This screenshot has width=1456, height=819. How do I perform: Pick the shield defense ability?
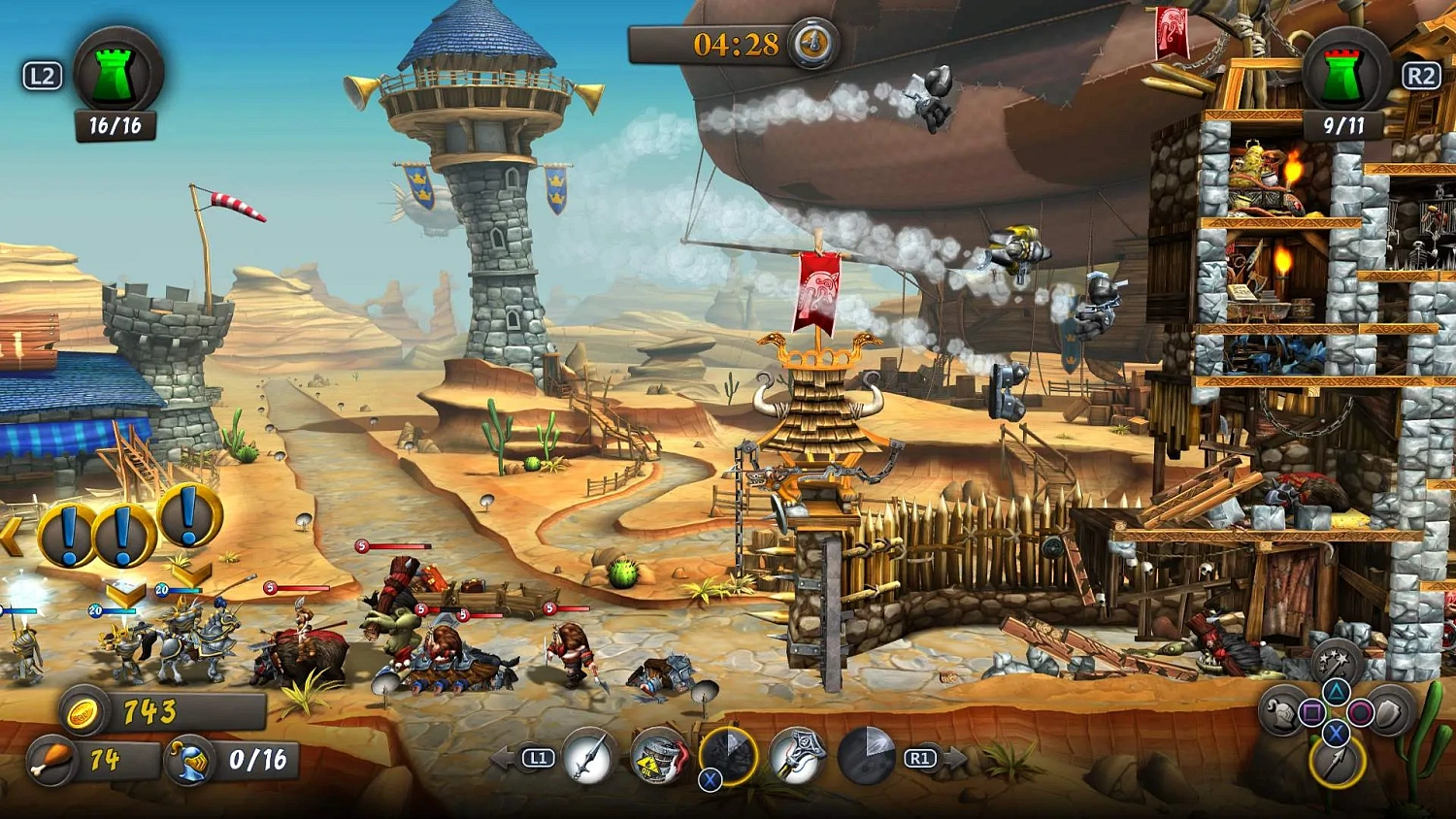point(1387,711)
